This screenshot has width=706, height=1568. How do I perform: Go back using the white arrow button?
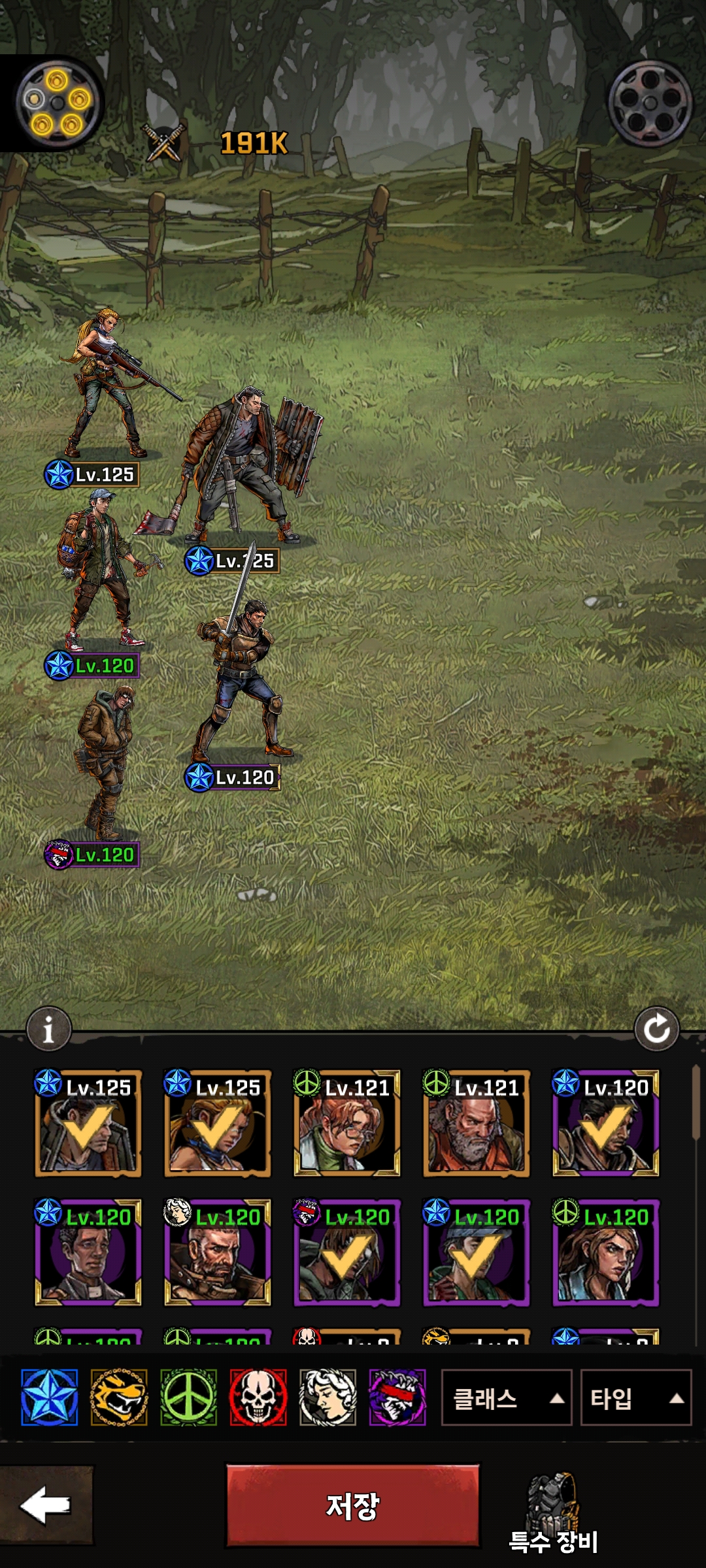pyautogui.click(x=46, y=1505)
